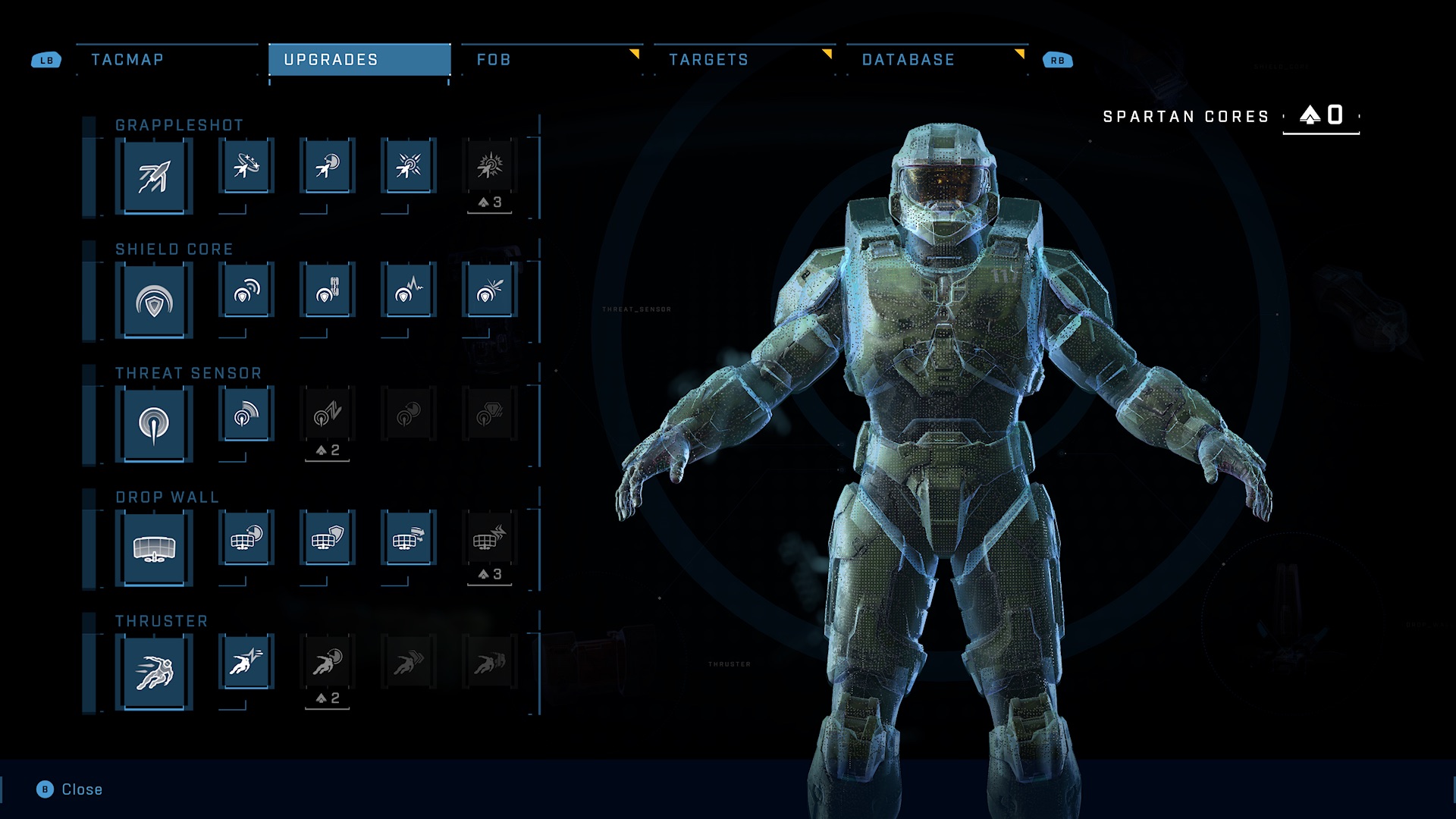Select the Drop Wall upgrade costing 3 cores
The width and height of the screenshot is (1456, 819).
click(490, 538)
